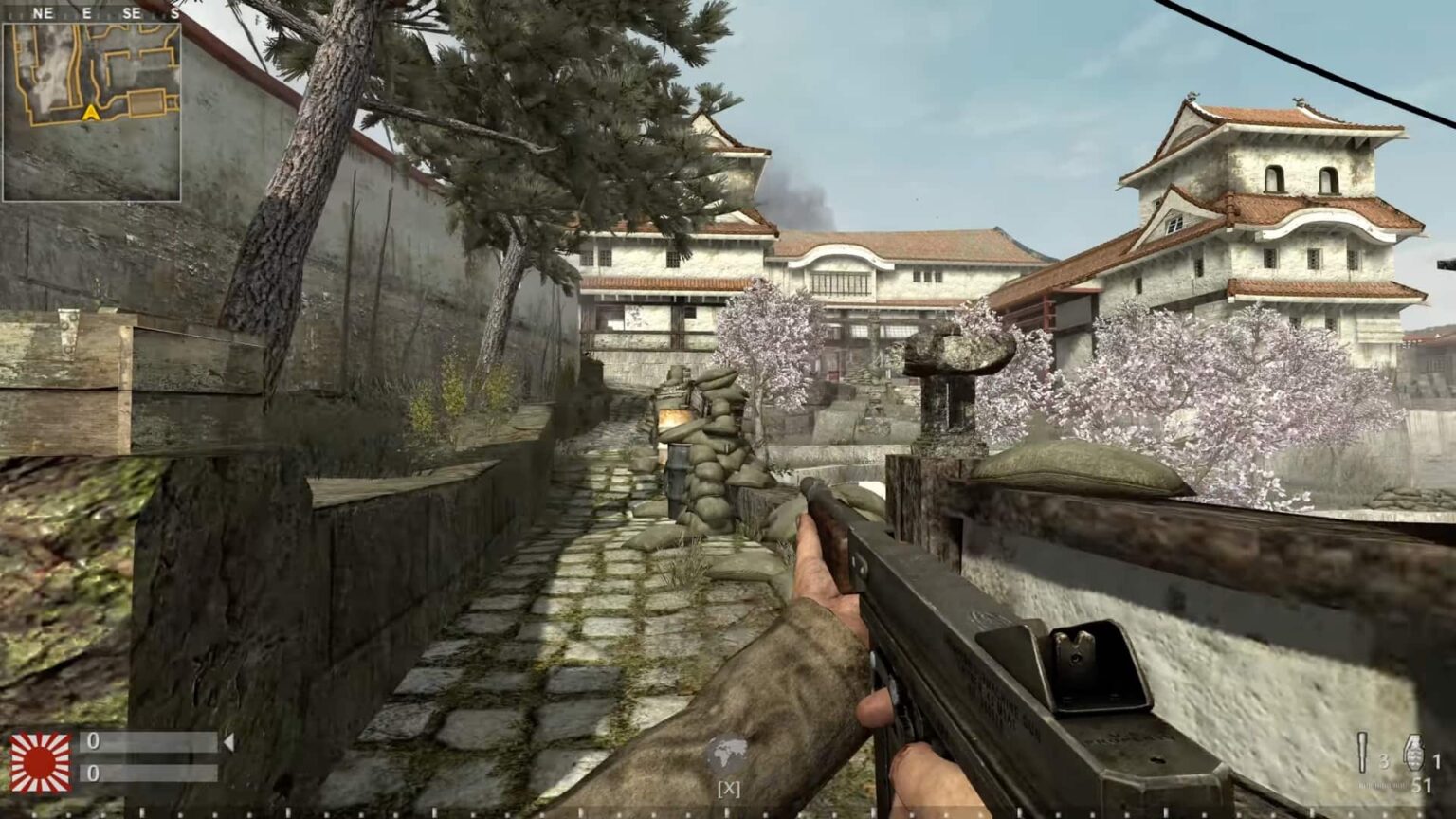Select the SE label on the compass strip
Image resolution: width=1456 pixels, height=819 pixels.
(x=130, y=14)
